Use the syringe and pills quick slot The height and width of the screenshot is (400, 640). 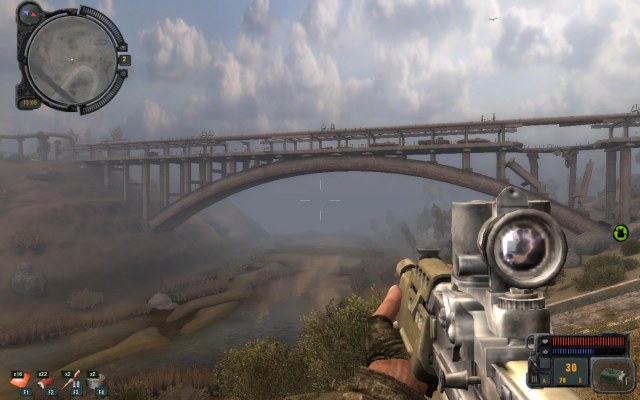tap(69, 382)
